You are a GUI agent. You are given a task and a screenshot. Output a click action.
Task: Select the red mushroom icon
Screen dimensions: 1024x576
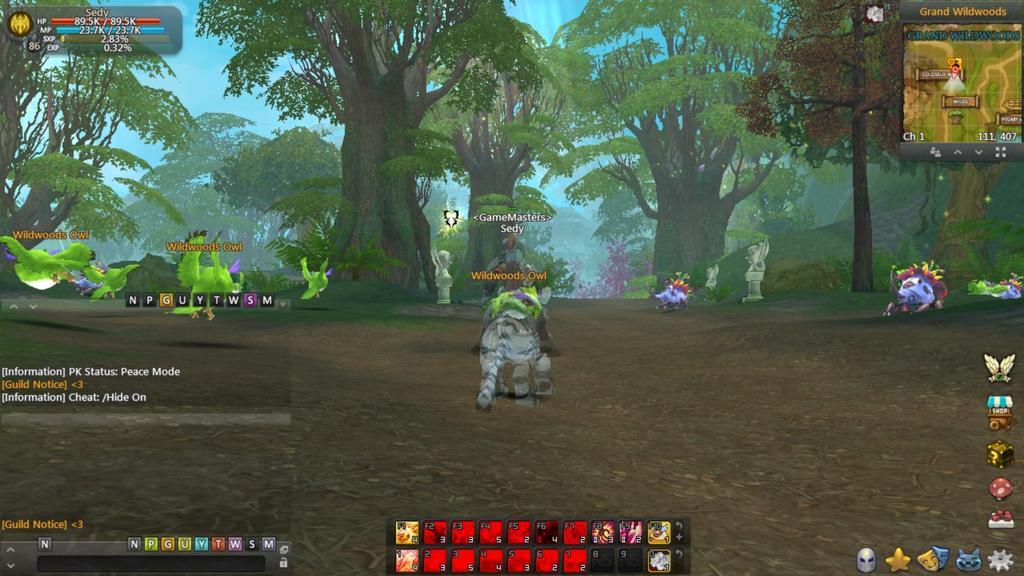point(1000,488)
